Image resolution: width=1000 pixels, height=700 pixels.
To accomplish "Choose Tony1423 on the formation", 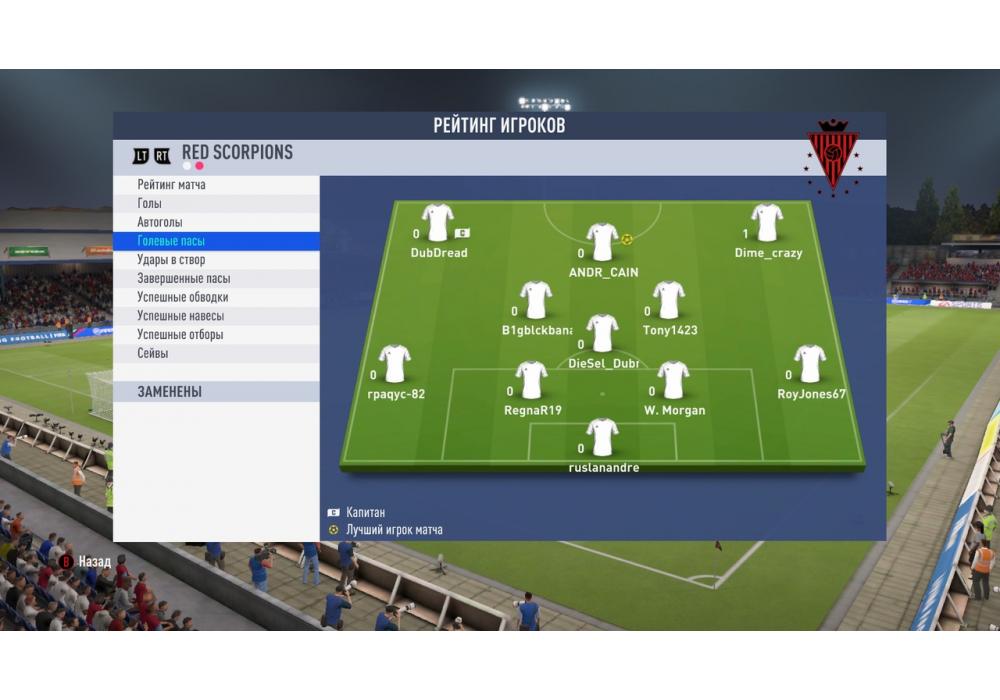I will click(x=669, y=300).
